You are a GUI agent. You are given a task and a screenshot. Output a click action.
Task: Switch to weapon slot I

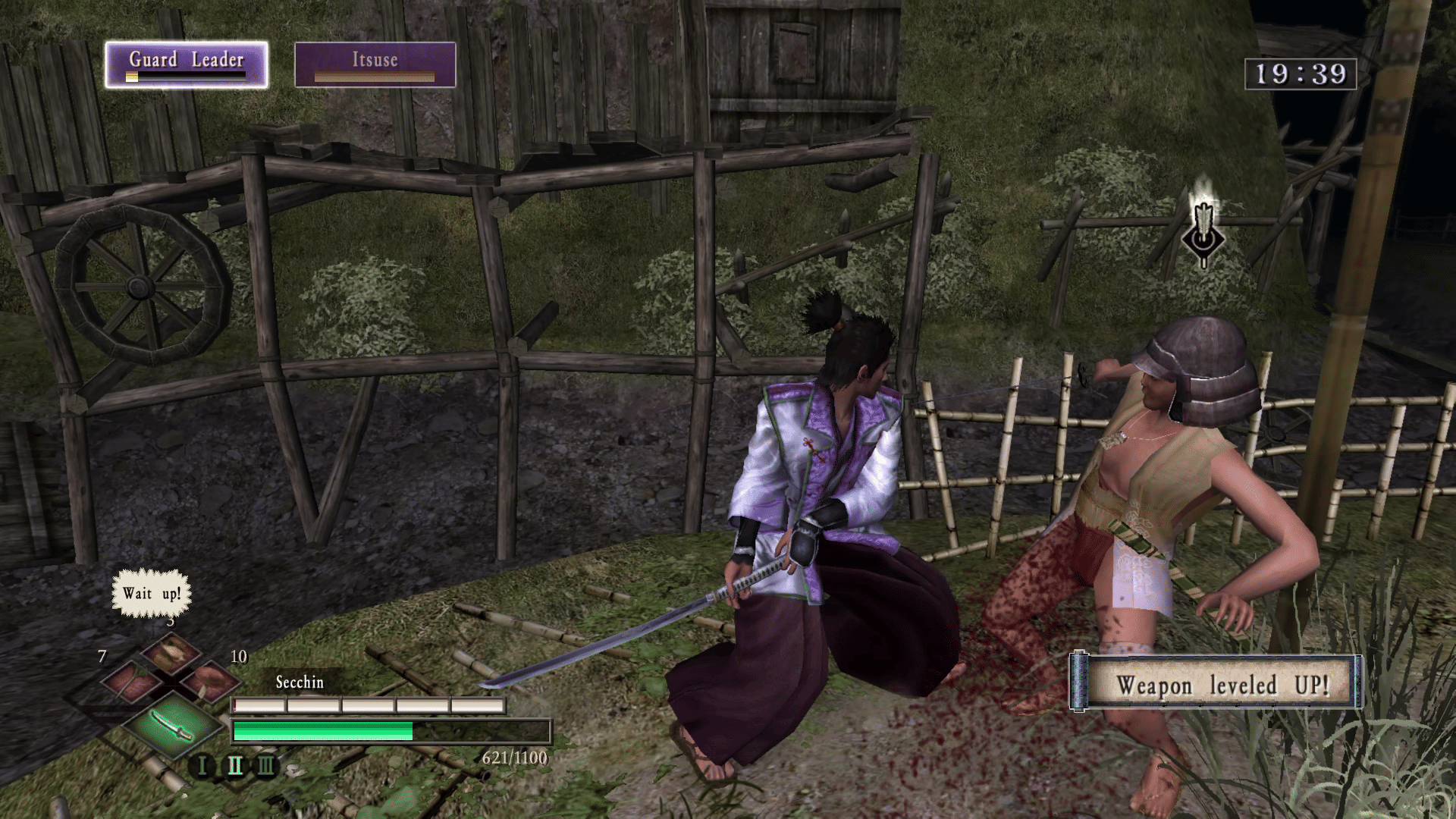202,766
